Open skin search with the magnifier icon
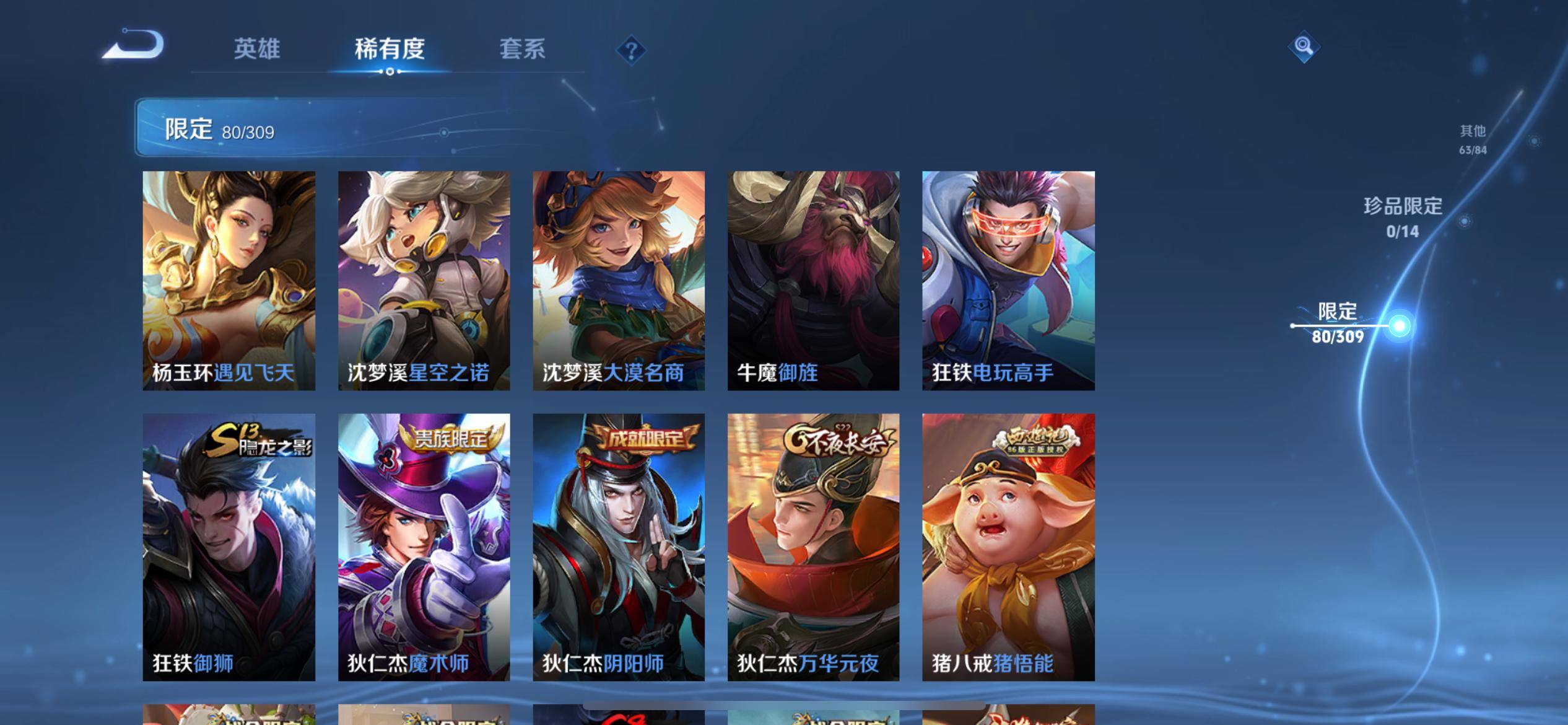This screenshot has height=725, width=1568. pyautogui.click(x=1303, y=46)
